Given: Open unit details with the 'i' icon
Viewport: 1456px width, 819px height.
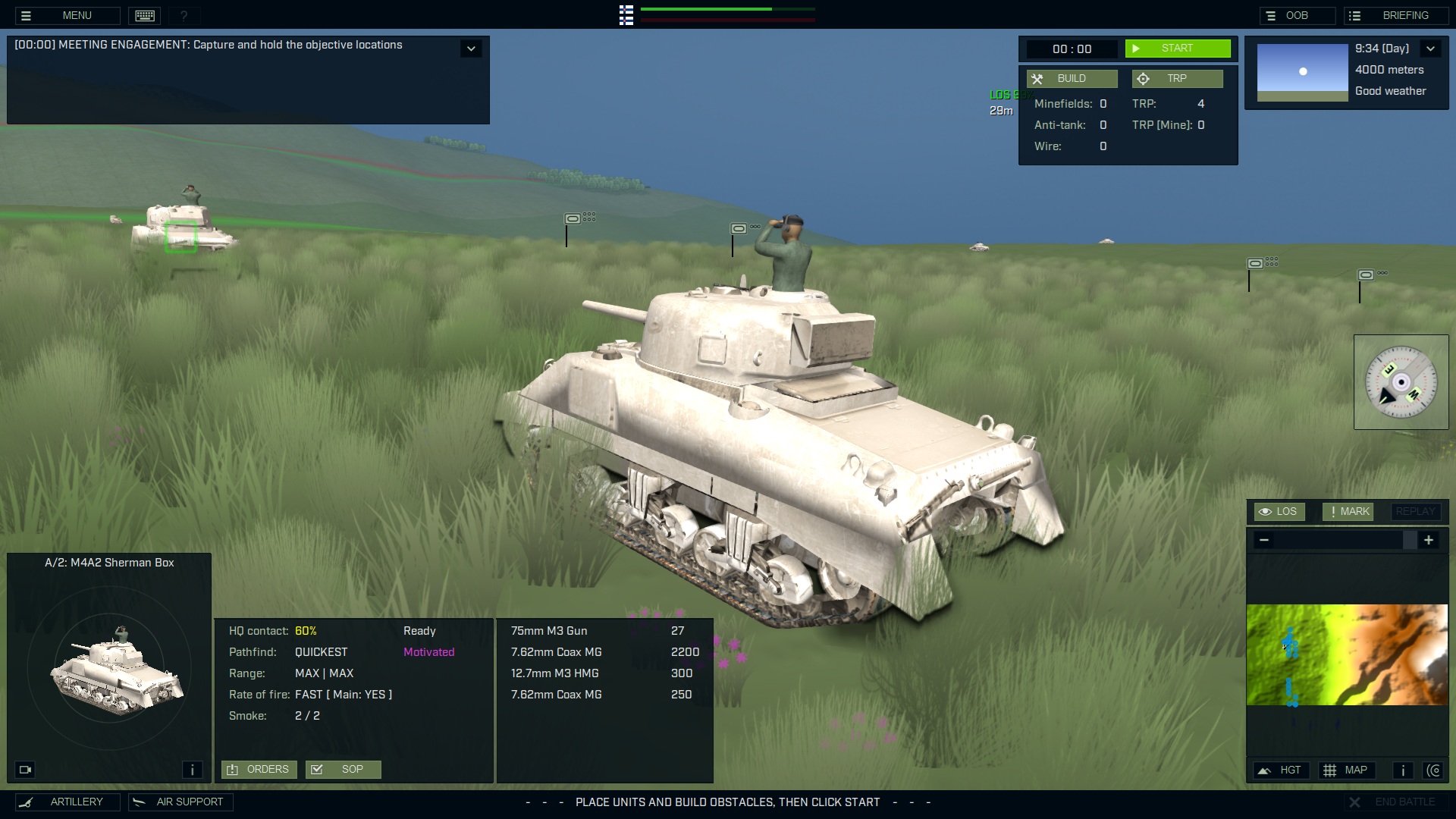Looking at the screenshot, I should click(193, 769).
